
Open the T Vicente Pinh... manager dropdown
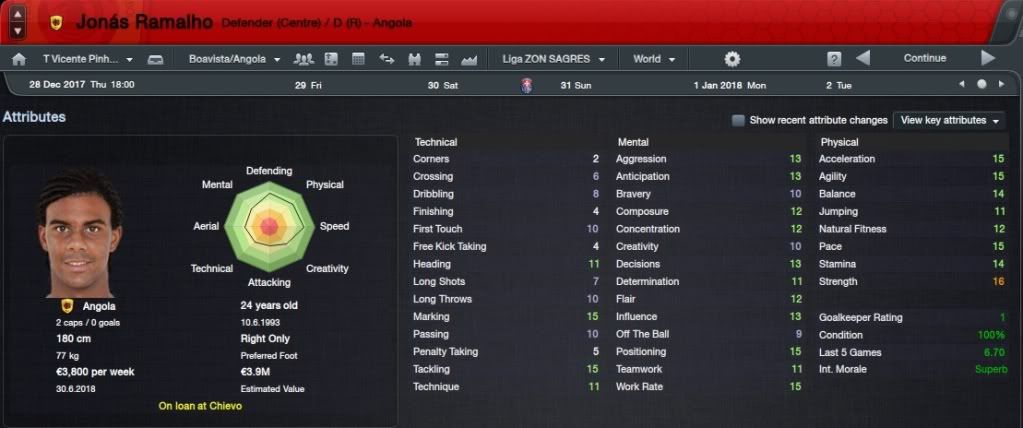[88, 59]
